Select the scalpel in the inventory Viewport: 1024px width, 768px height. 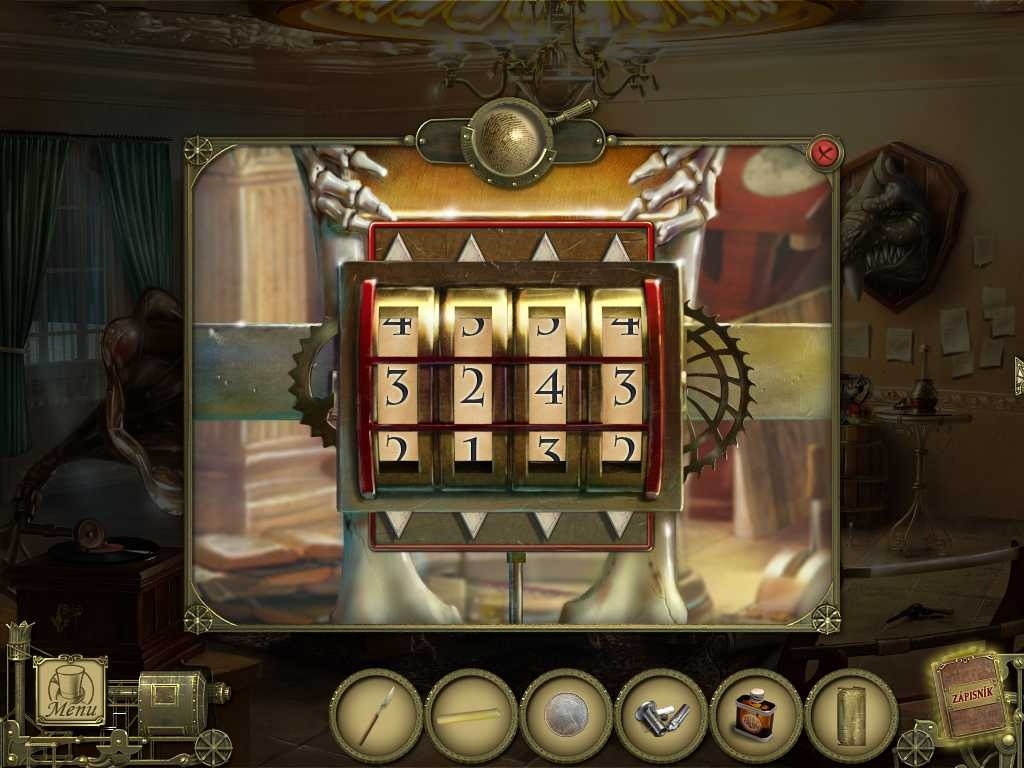(x=375, y=715)
